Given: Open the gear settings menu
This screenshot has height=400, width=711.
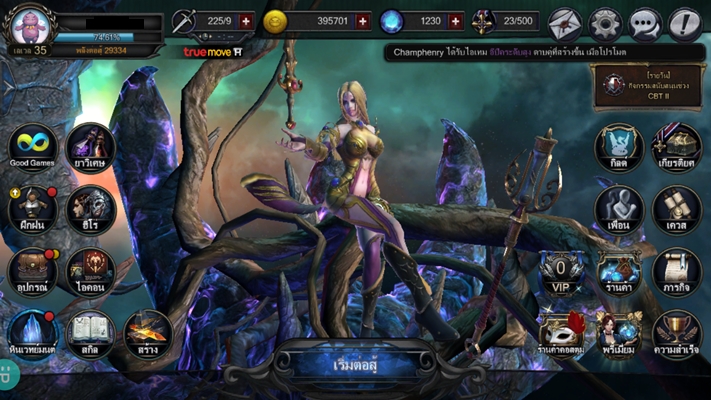Looking at the screenshot, I should (x=605, y=22).
